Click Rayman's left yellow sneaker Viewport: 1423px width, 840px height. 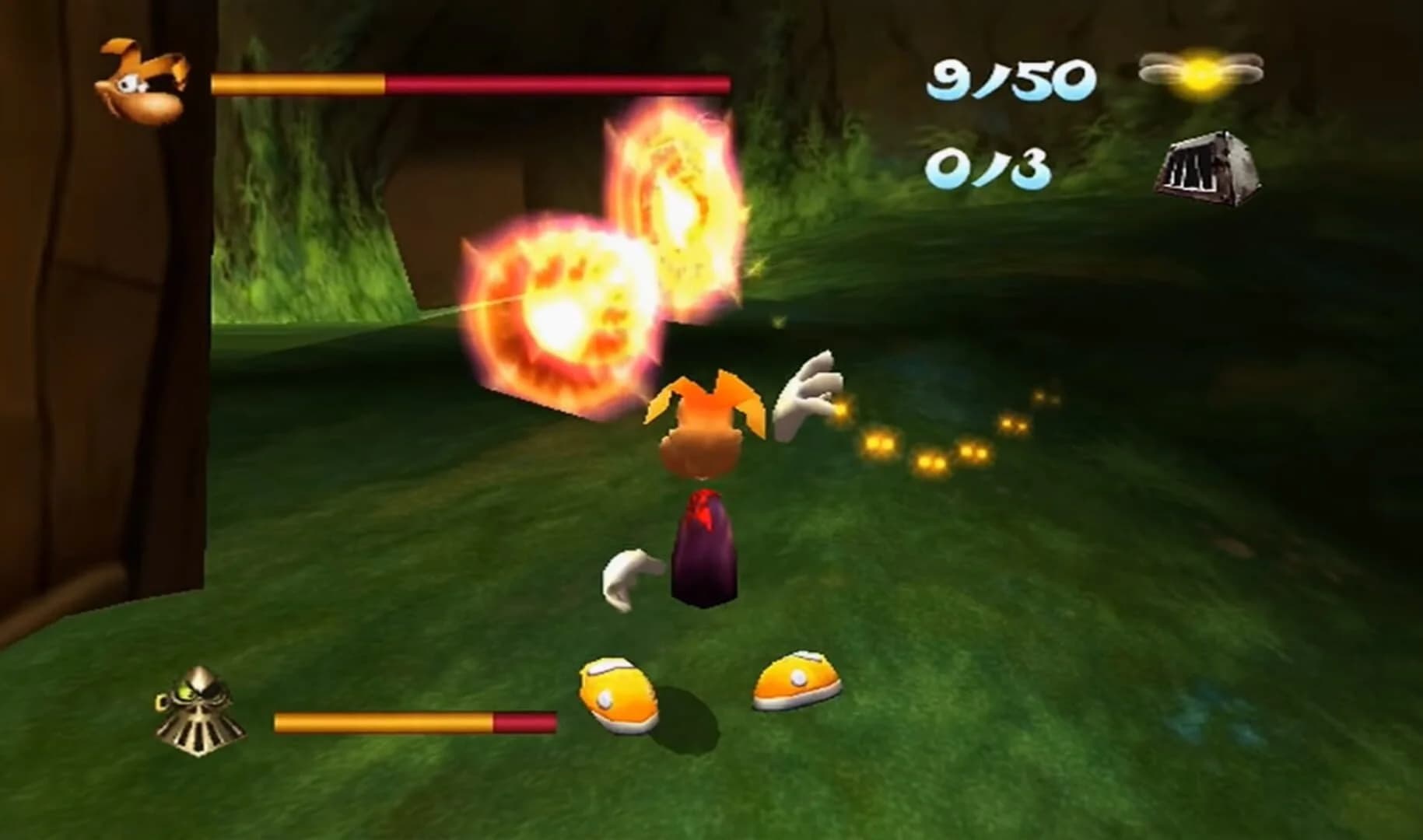(615, 684)
